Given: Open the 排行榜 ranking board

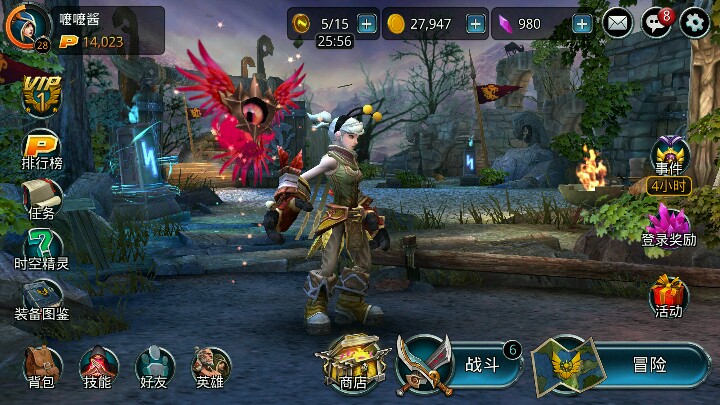Looking at the screenshot, I should click(42, 147).
